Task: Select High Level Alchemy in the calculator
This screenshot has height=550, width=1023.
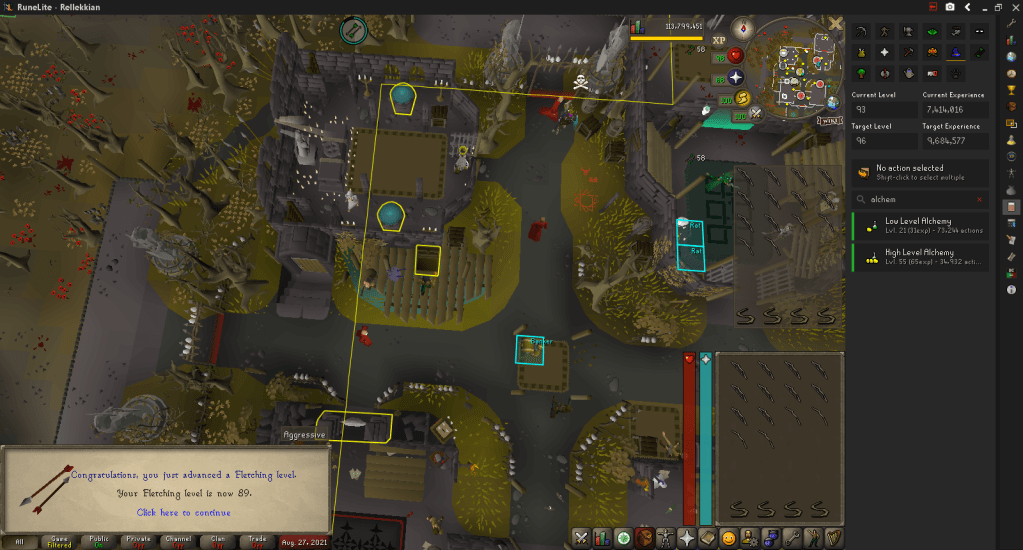Action: [x=920, y=257]
